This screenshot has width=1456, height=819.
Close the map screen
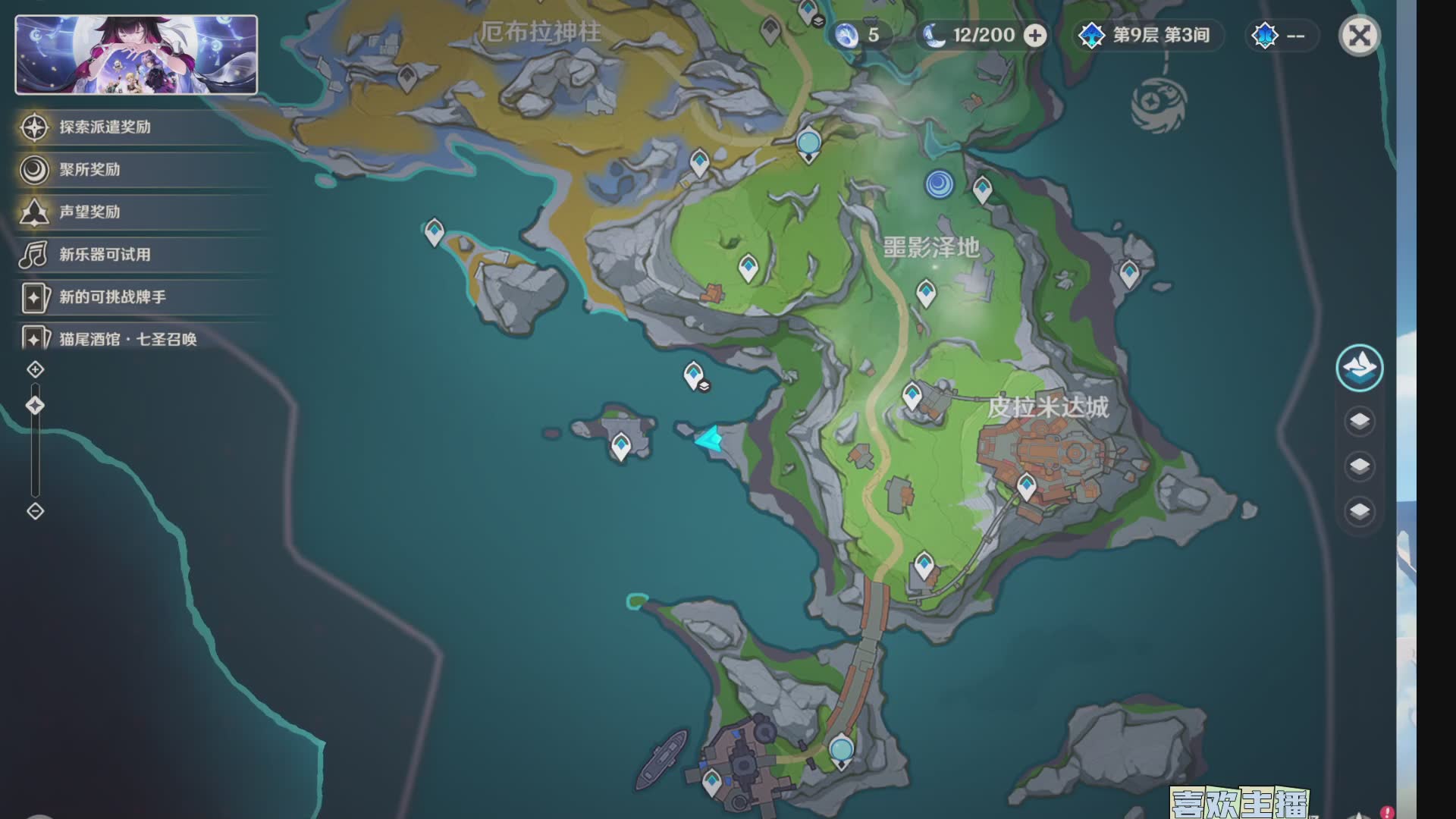tap(1359, 36)
